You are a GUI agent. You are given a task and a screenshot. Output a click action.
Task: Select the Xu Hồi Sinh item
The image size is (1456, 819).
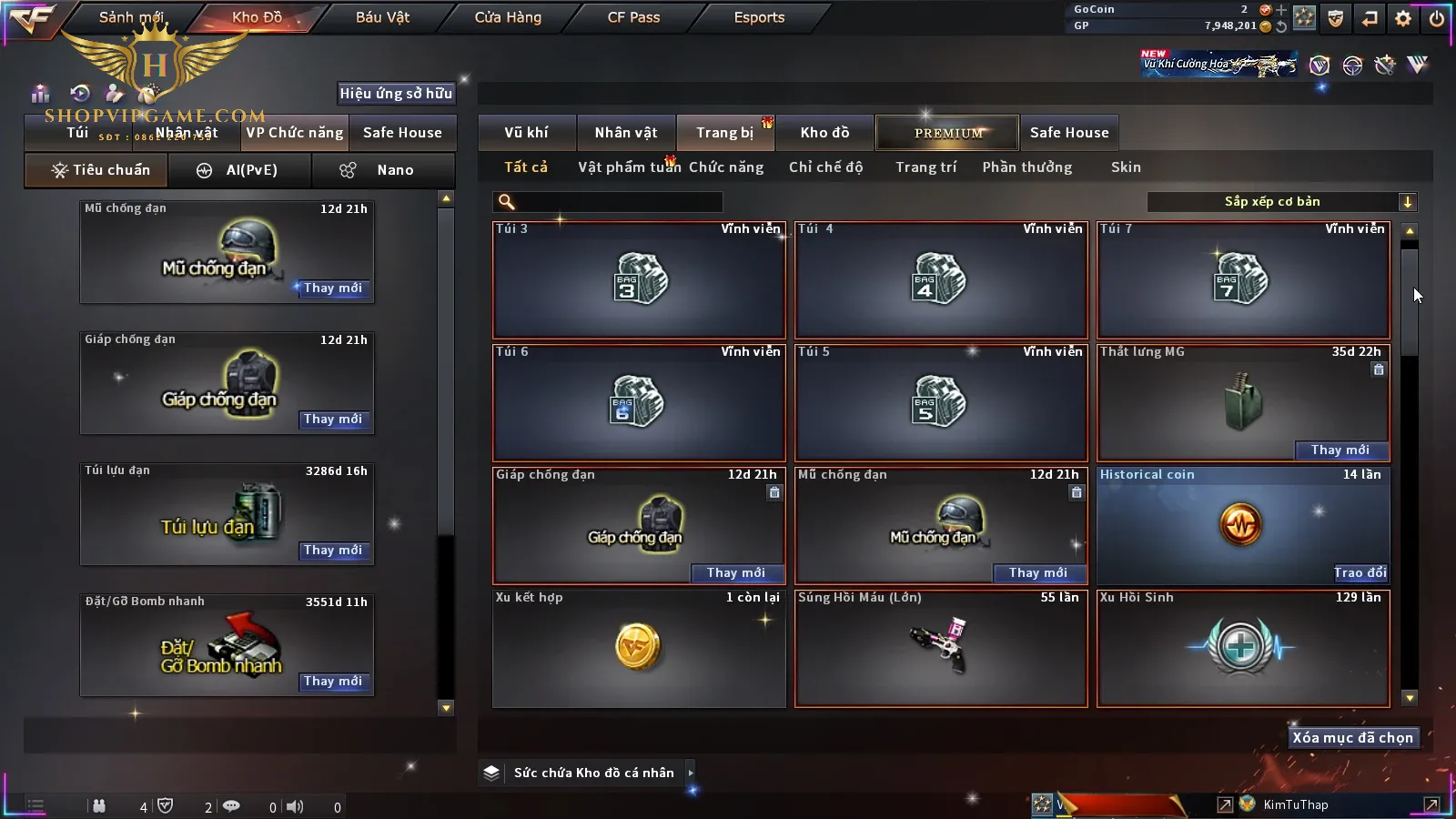(1243, 648)
